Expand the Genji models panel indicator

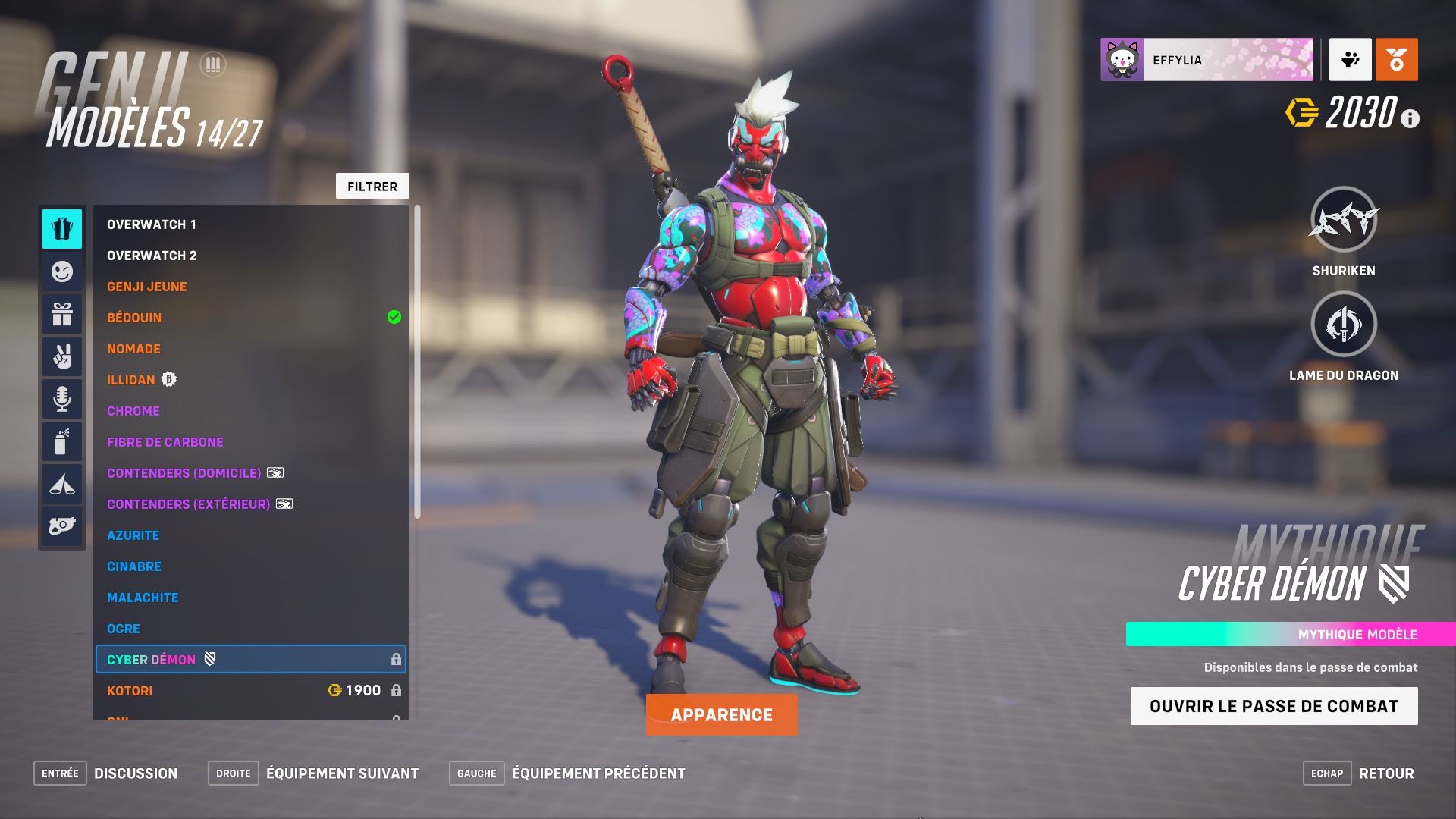[213, 66]
